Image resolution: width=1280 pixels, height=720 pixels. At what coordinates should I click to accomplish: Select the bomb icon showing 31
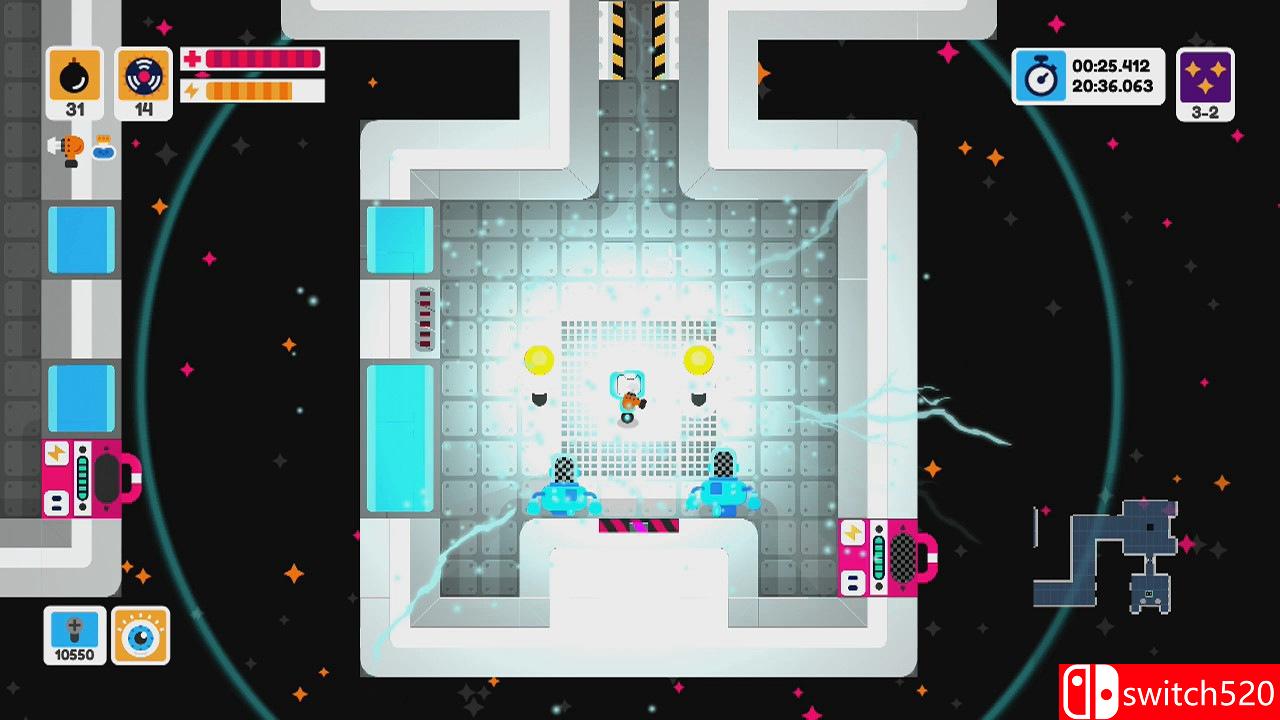point(74,75)
